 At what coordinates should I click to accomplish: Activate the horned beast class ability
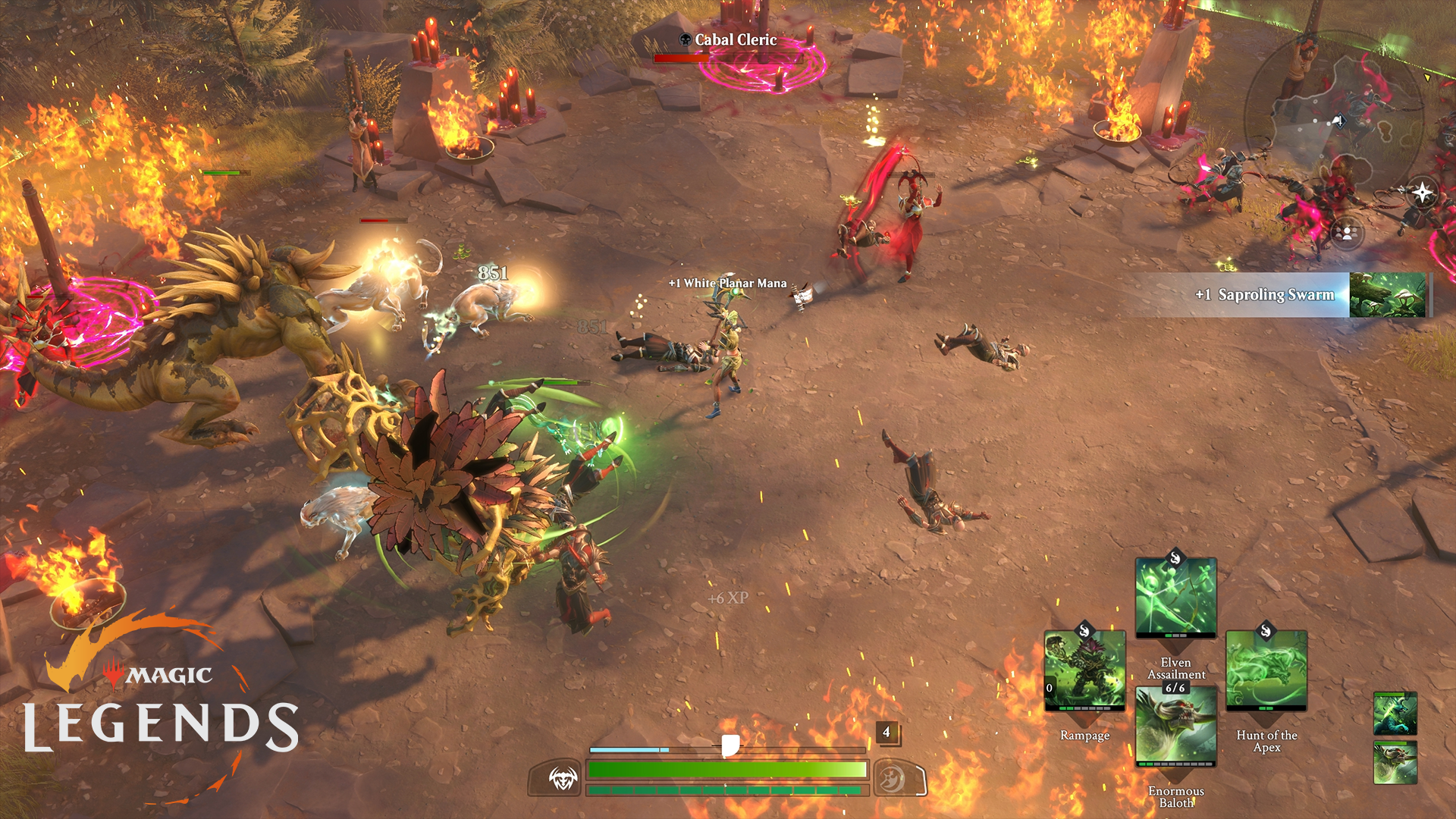563,778
